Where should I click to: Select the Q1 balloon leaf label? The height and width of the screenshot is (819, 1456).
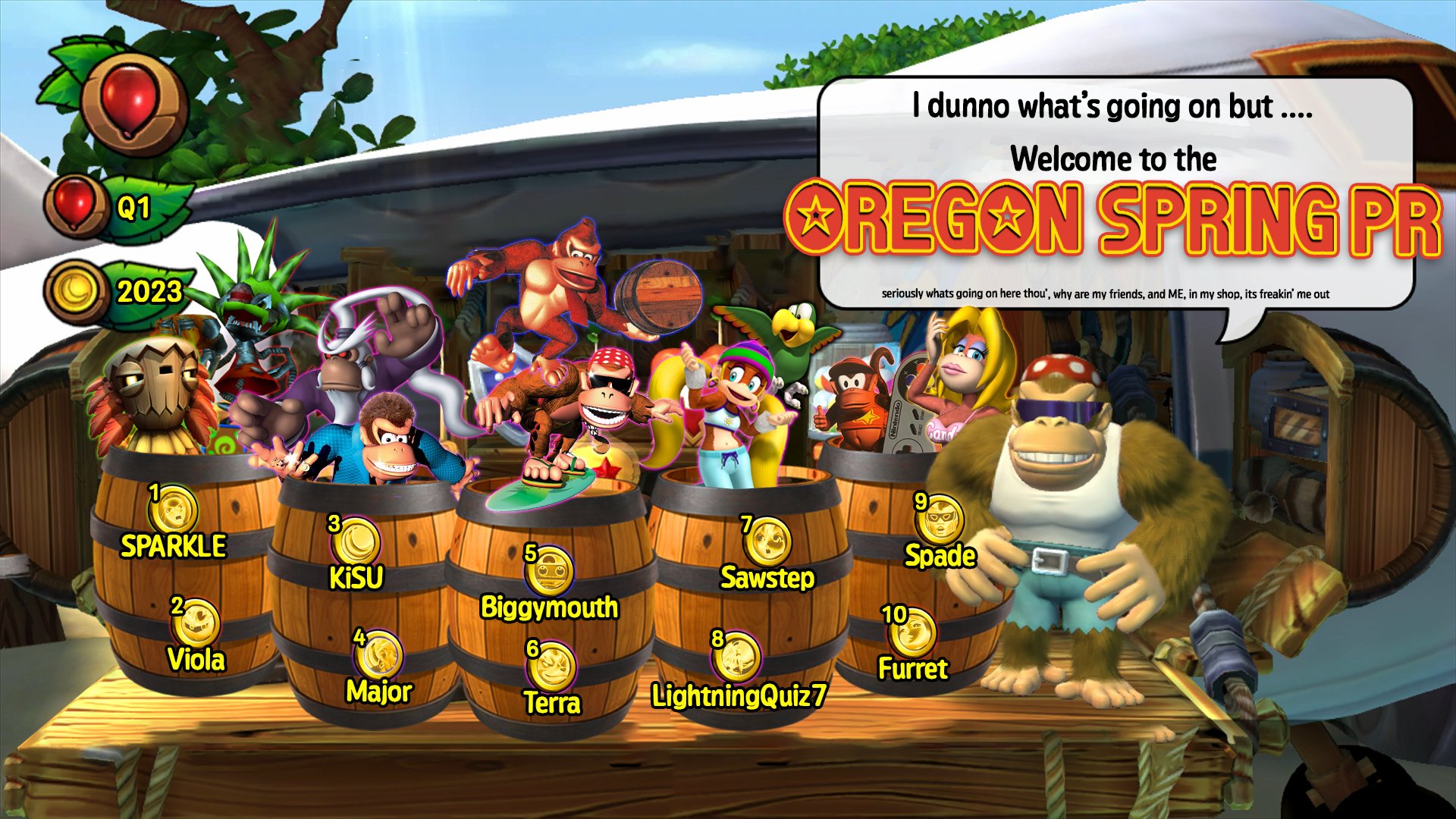[x=121, y=207]
